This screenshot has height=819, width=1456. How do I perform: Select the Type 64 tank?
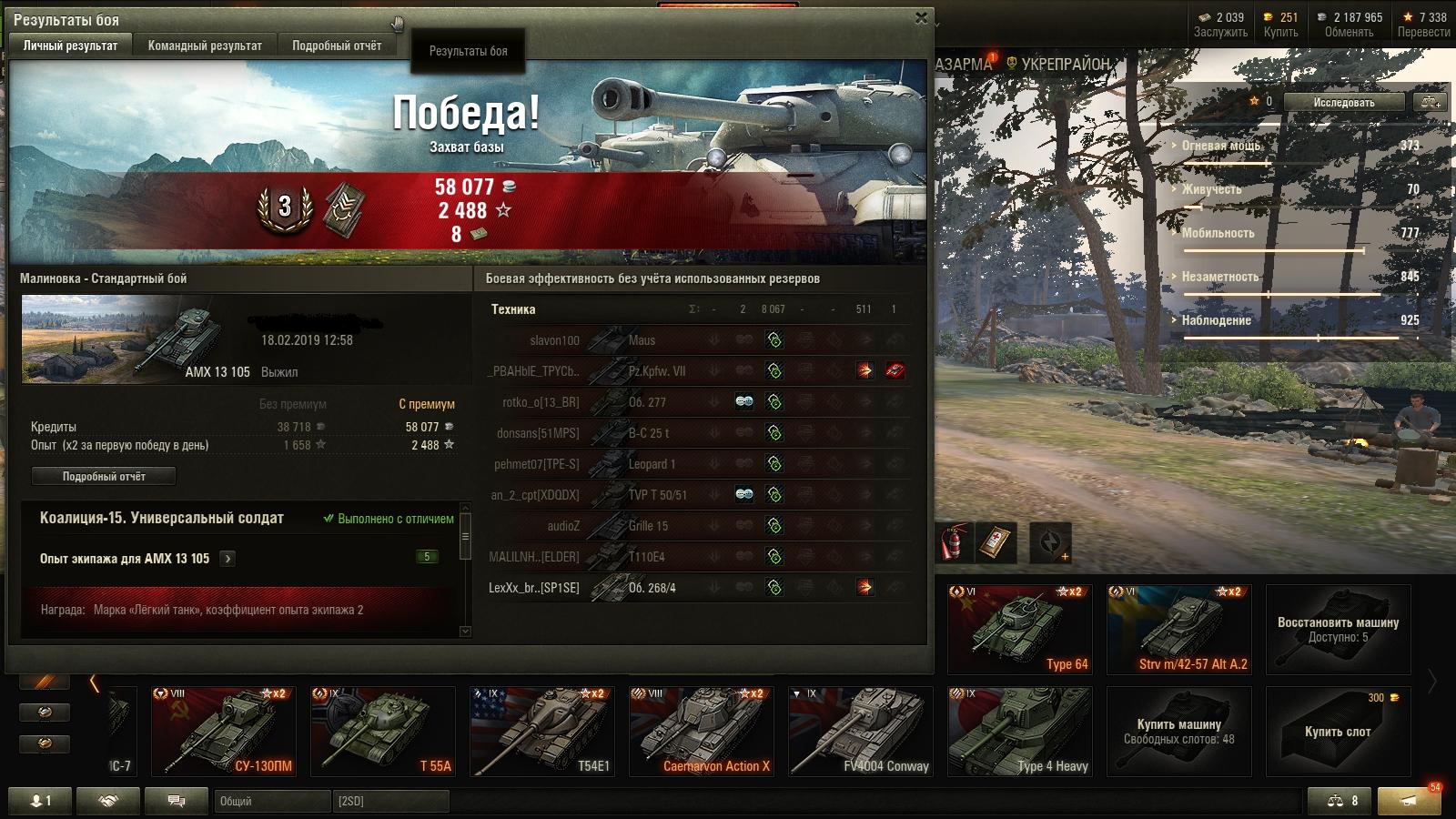pos(1019,629)
